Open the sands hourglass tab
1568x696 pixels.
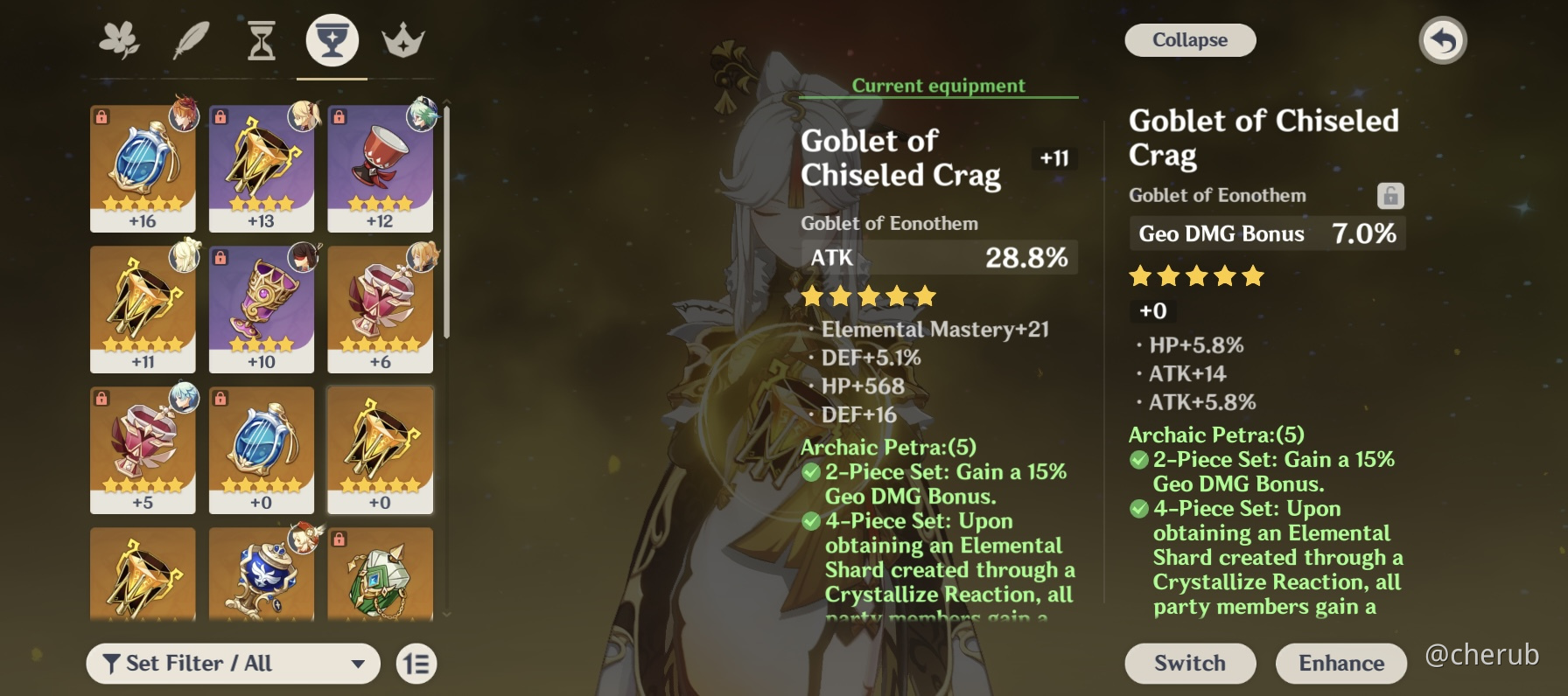[261, 41]
